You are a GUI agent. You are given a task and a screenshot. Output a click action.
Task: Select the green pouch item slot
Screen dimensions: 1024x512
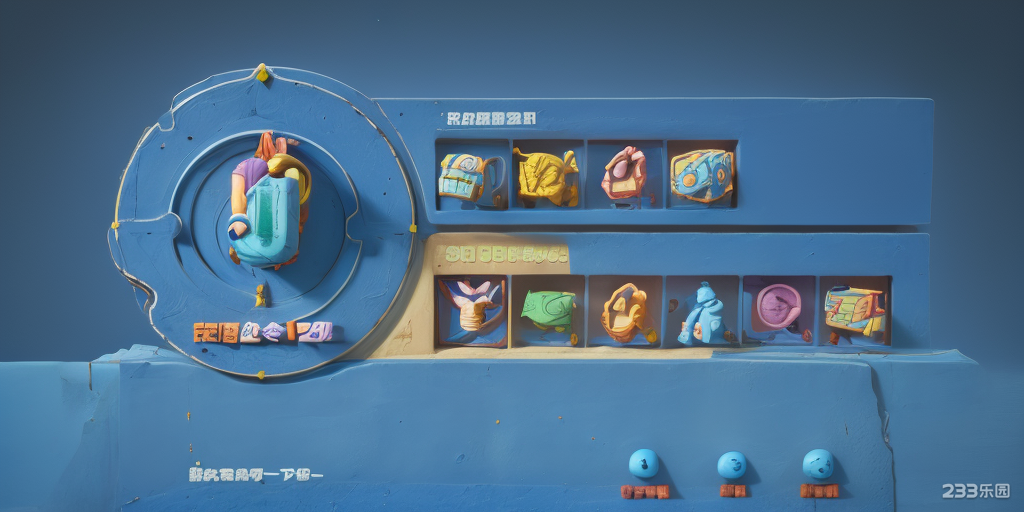pos(548,310)
